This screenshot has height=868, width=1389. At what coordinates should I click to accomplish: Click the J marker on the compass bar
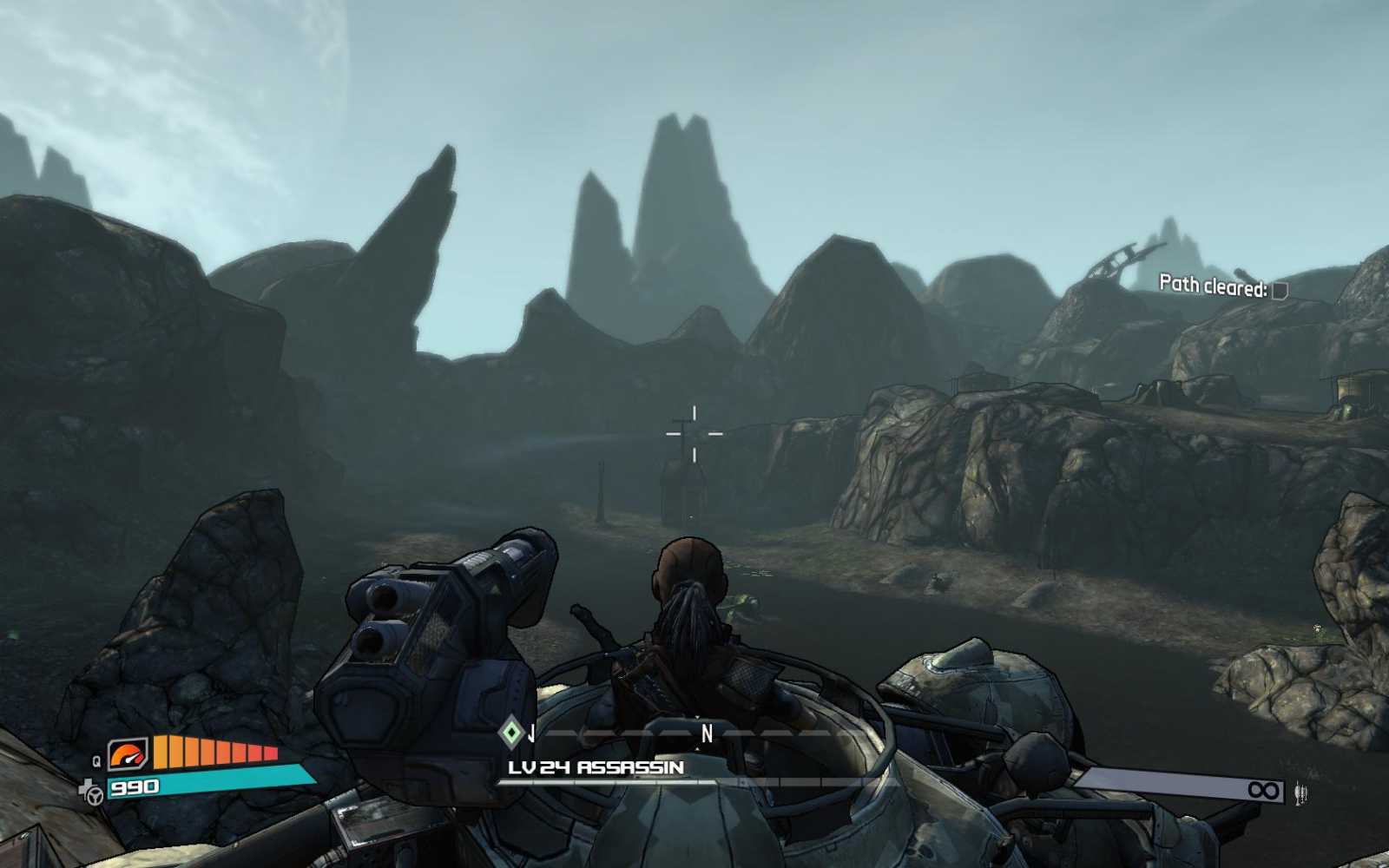point(530,733)
